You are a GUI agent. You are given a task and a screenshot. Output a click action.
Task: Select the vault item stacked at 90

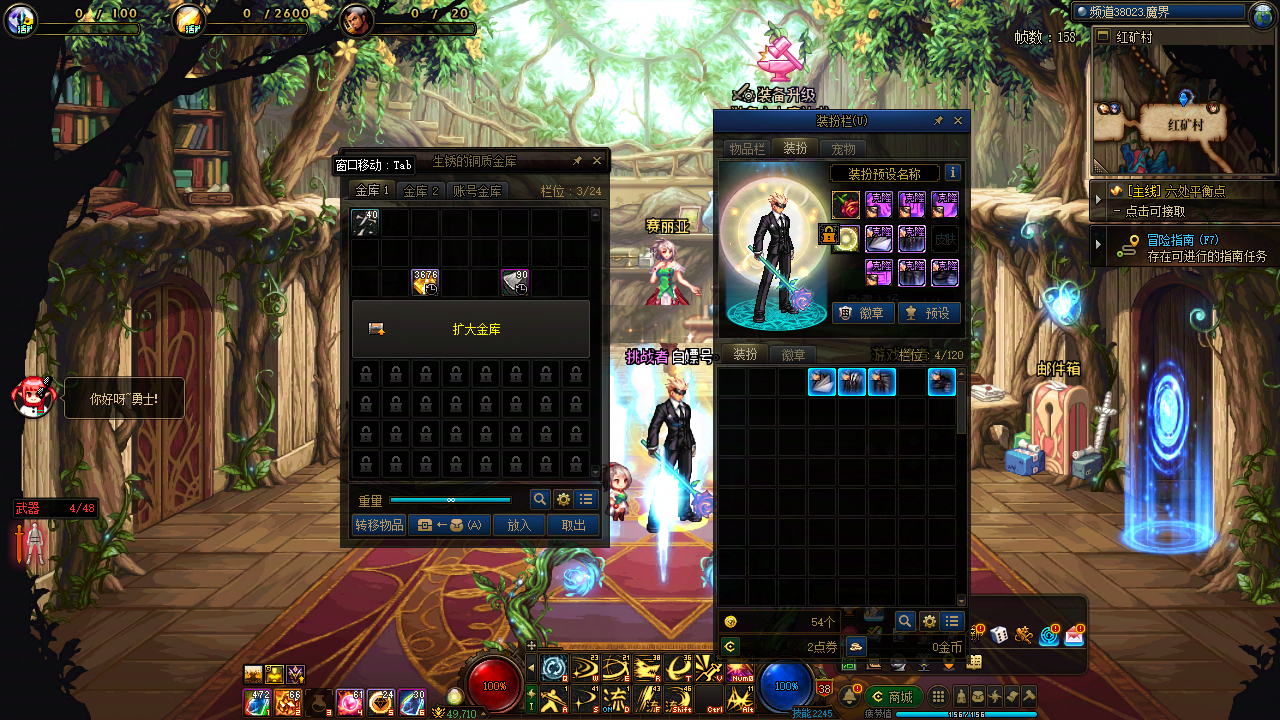click(x=515, y=283)
